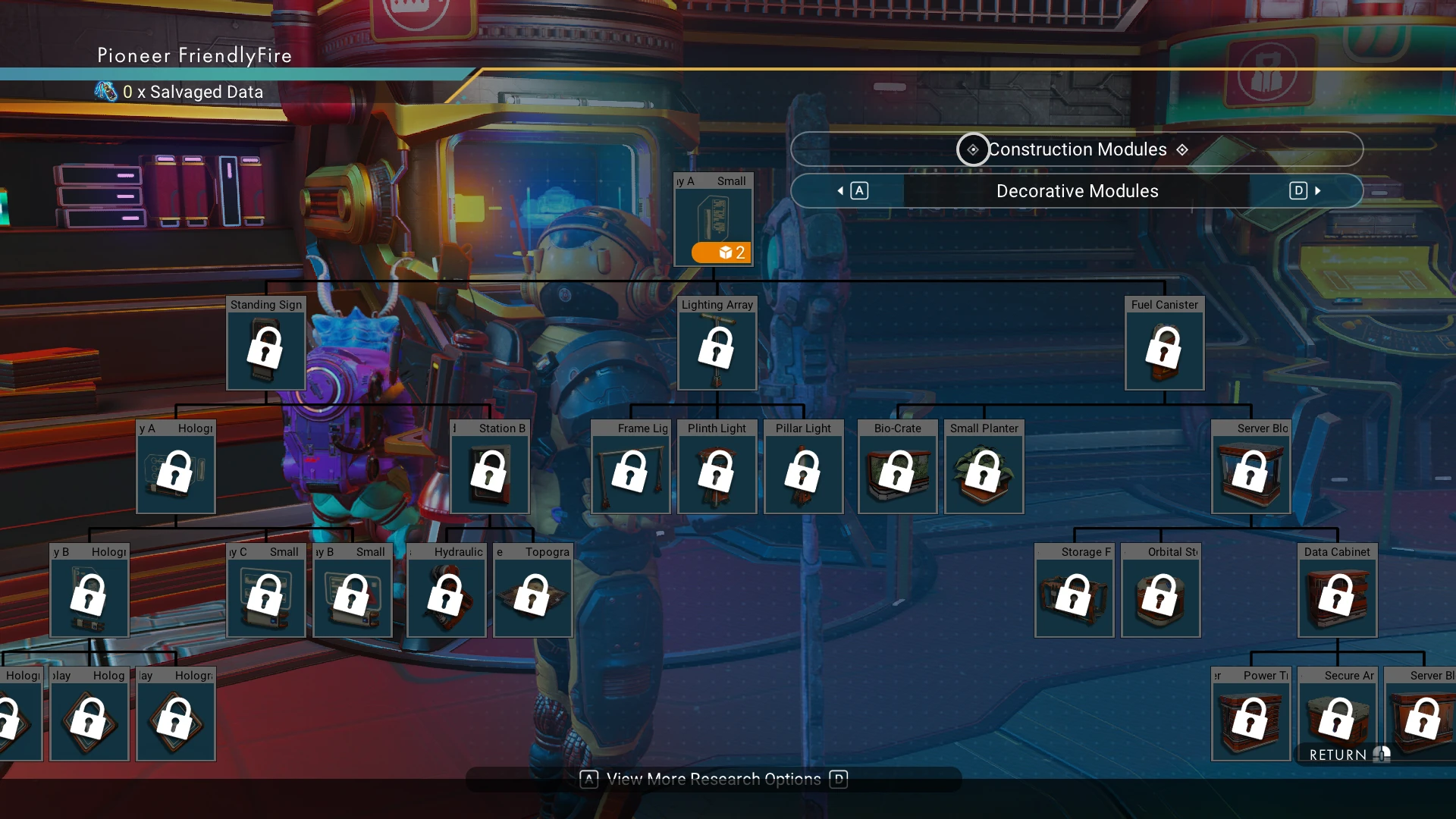This screenshot has height=819, width=1456.
Task: Choose the Small Planter node
Action: (984, 467)
